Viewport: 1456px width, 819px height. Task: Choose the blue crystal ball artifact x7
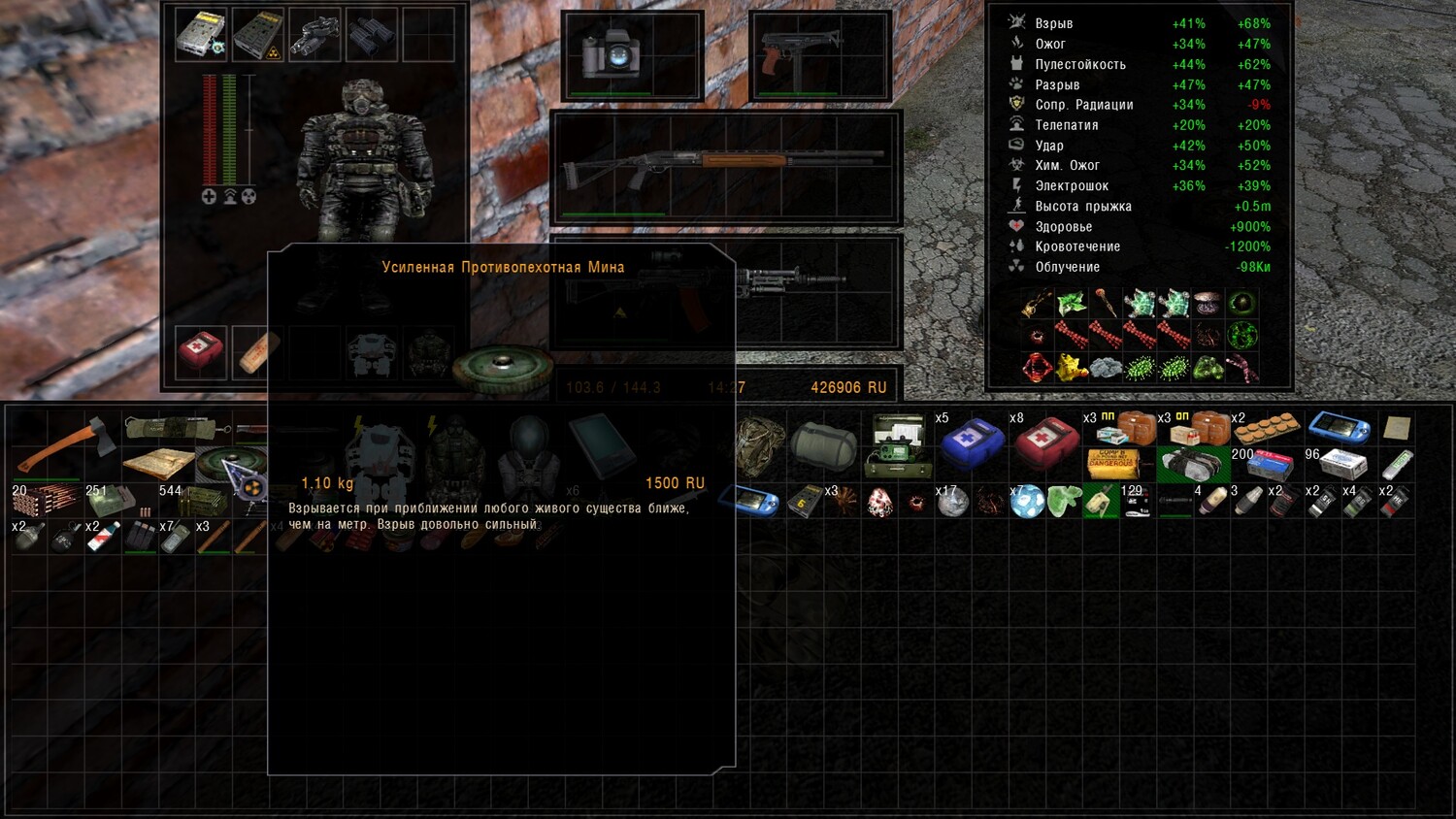click(1027, 502)
